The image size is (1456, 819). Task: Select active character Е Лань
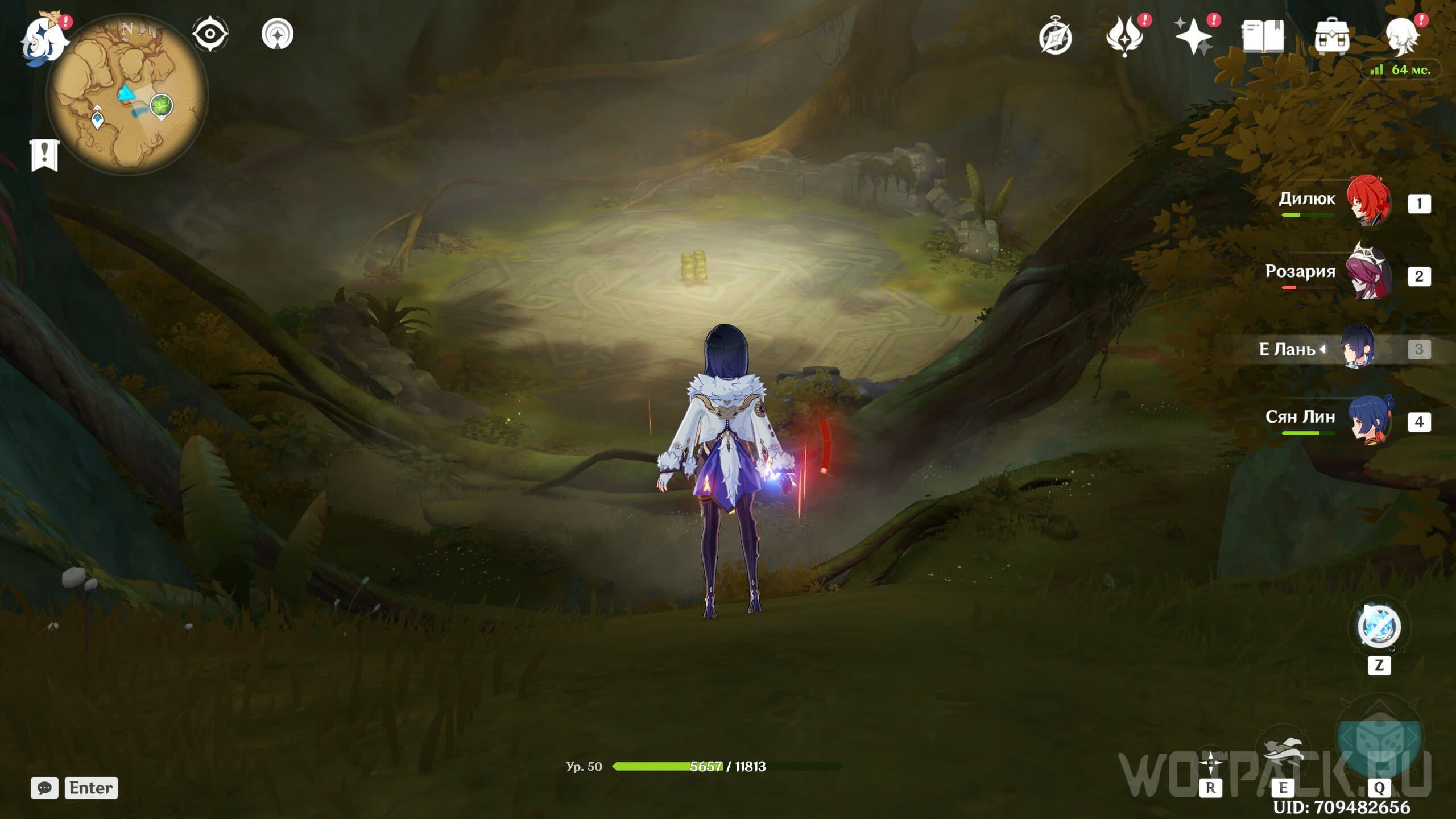tap(1358, 348)
